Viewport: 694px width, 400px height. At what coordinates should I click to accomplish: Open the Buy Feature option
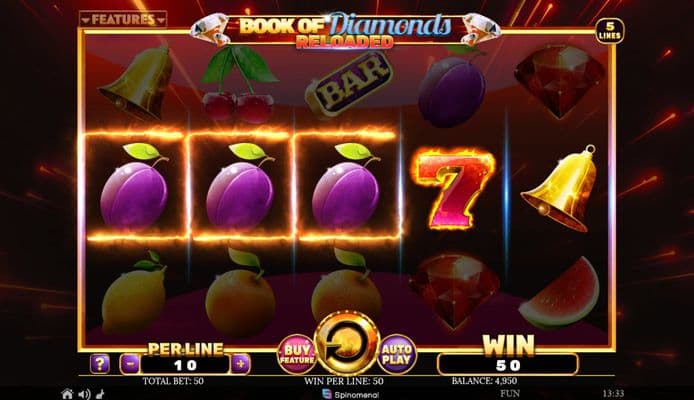(x=295, y=353)
